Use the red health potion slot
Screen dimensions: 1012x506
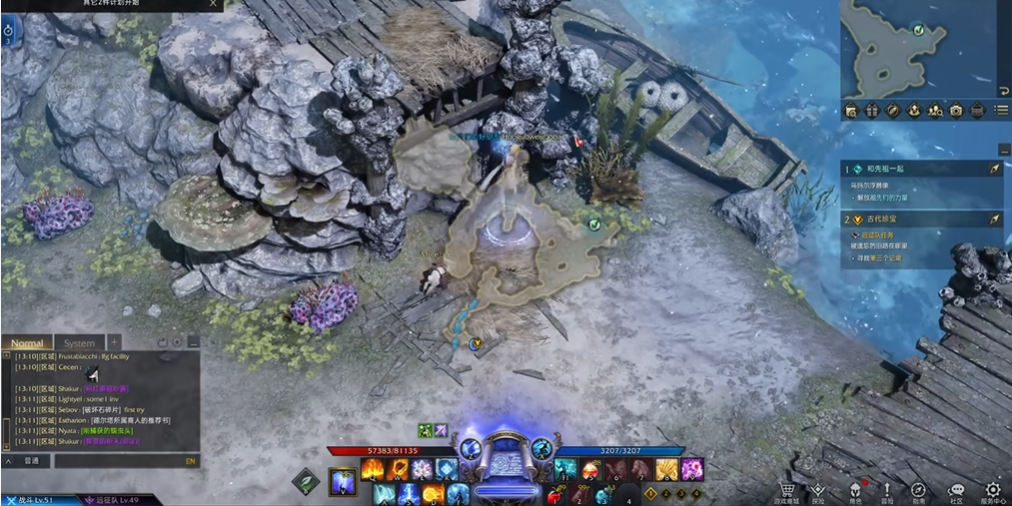tap(557, 494)
